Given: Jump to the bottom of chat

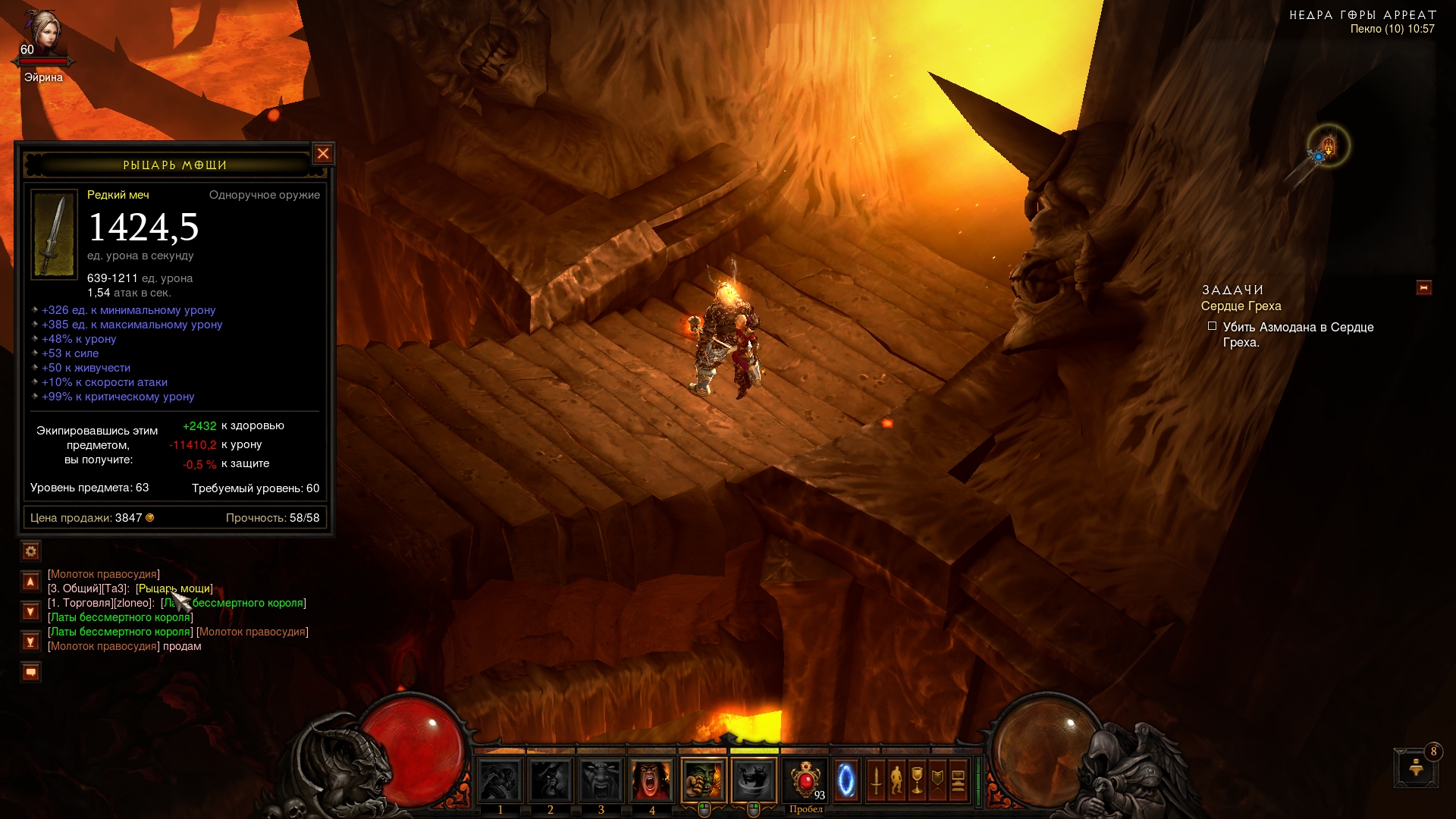Looking at the screenshot, I should point(30,642).
